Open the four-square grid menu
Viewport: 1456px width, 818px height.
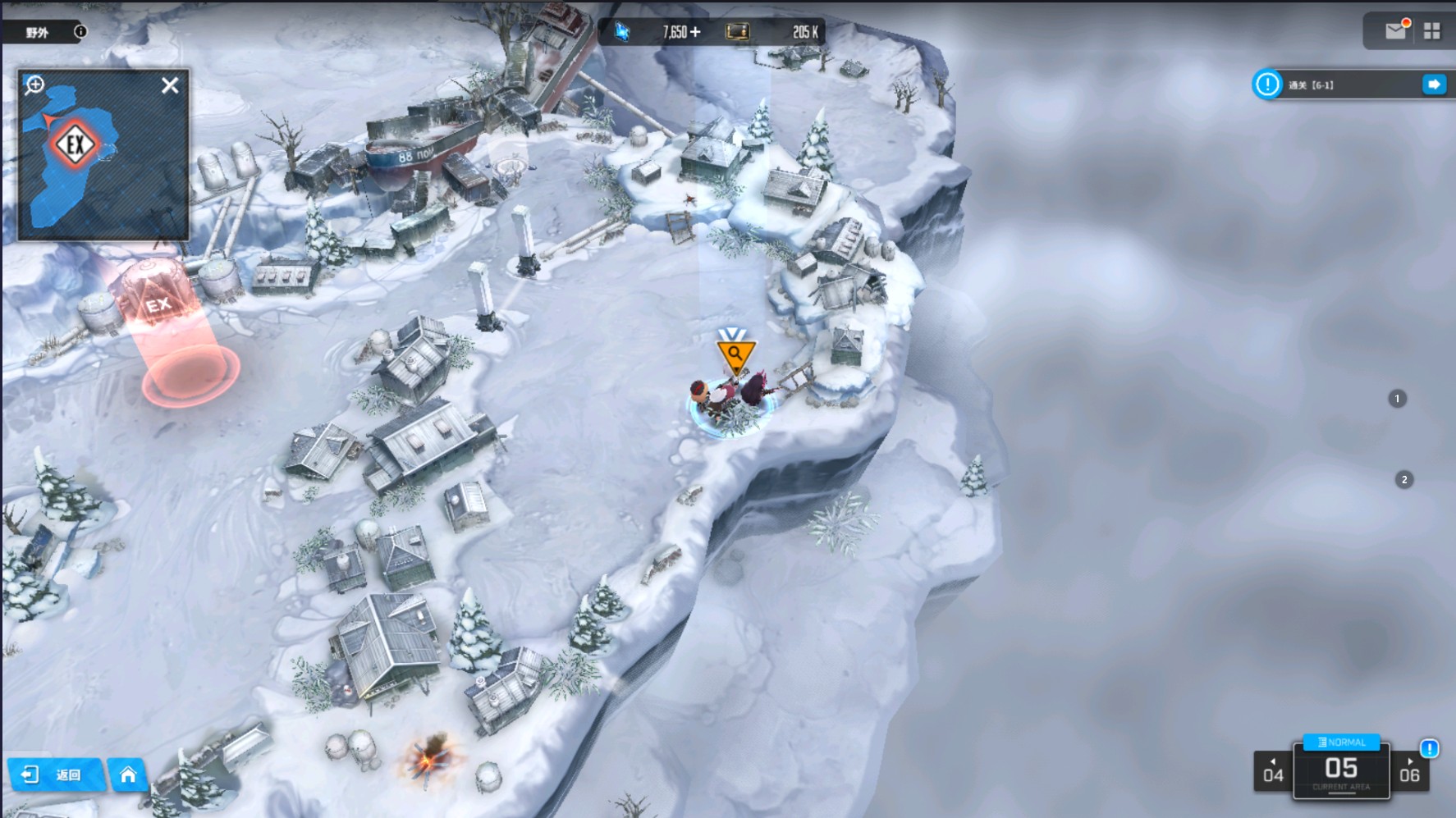click(x=1432, y=31)
